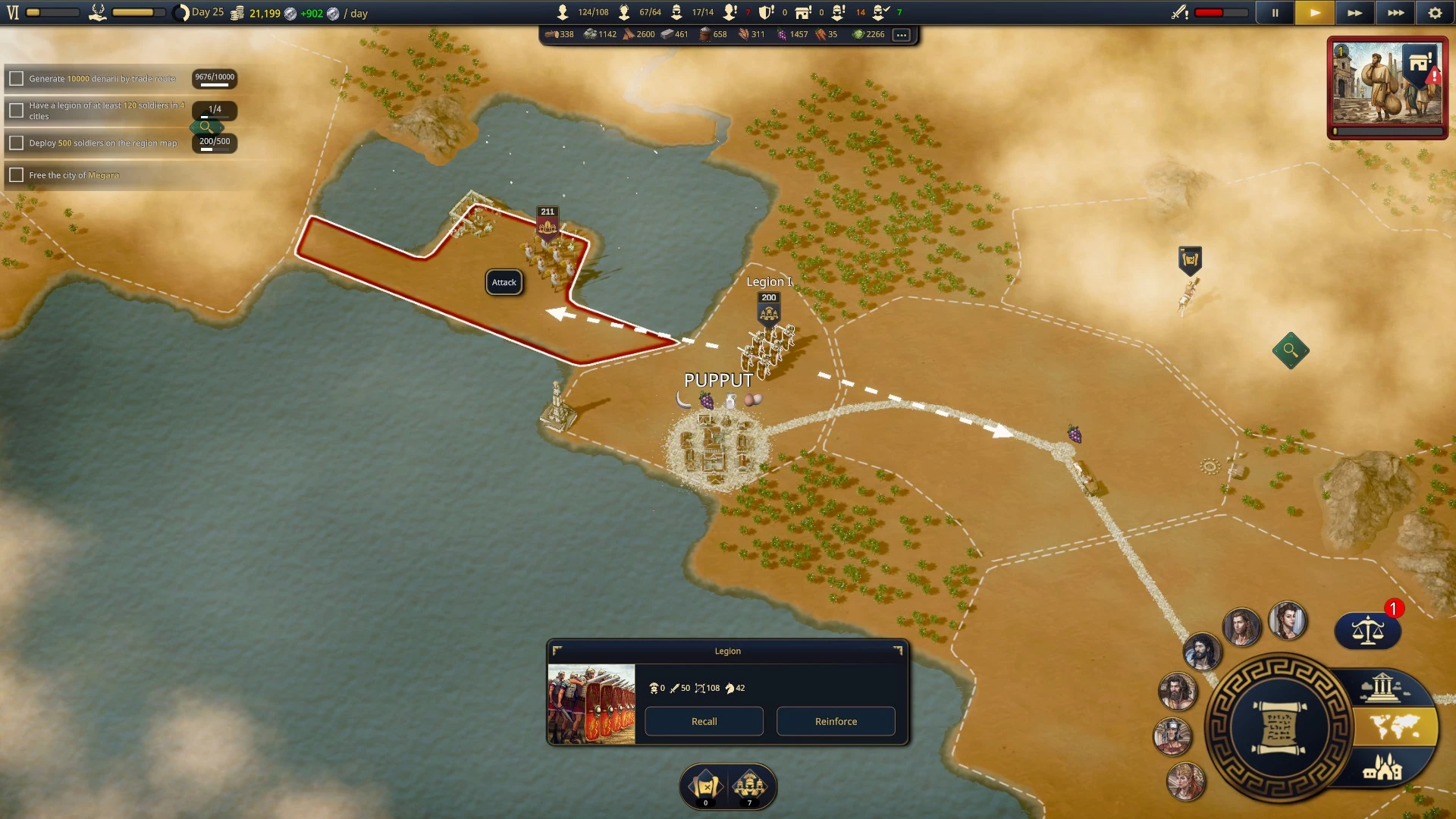Switch to double fast-forward speed
This screenshot has height=819, width=1456.
pyautogui.click(x=1354, y=13)
